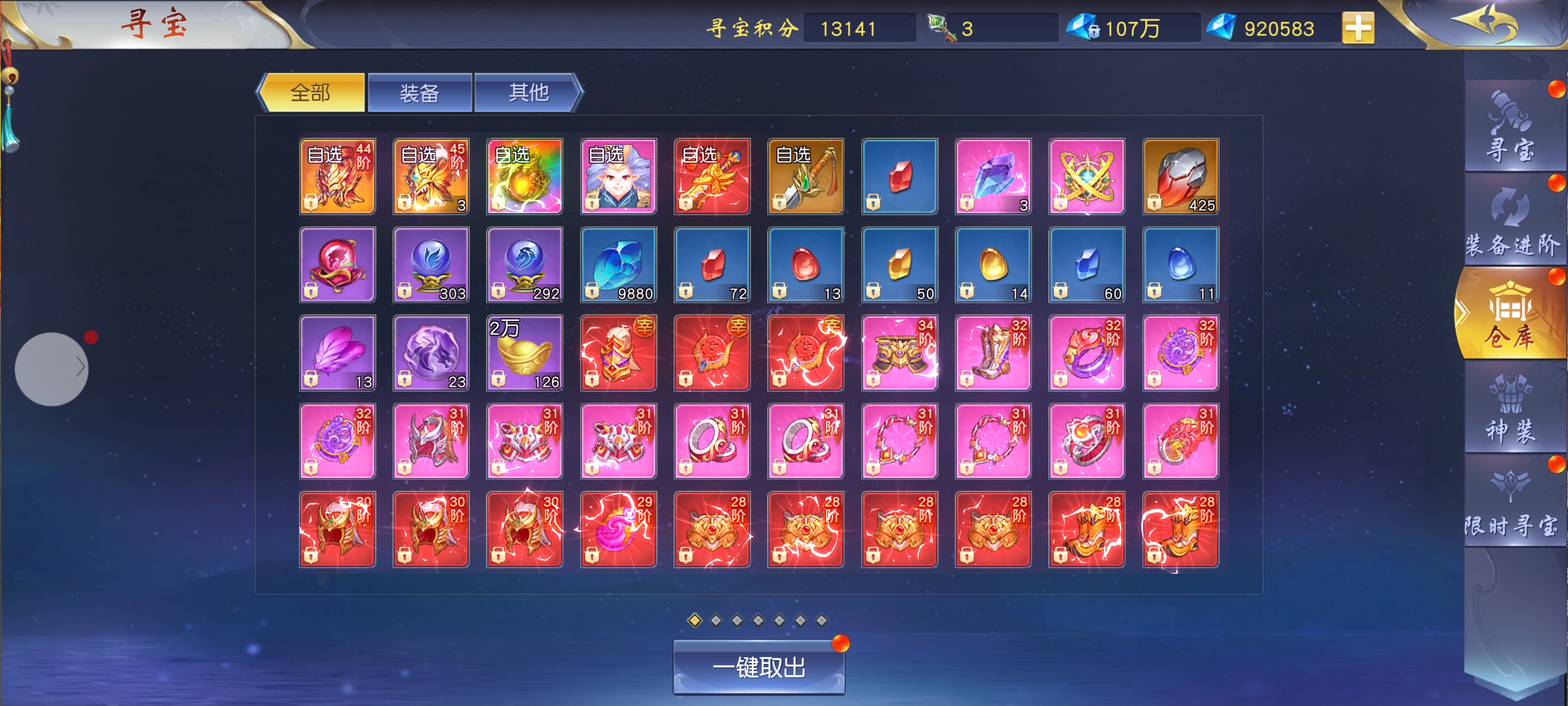Select the 仓库 side menu entry
The width and height of the screenshot is (1568, 706).
1510,316
